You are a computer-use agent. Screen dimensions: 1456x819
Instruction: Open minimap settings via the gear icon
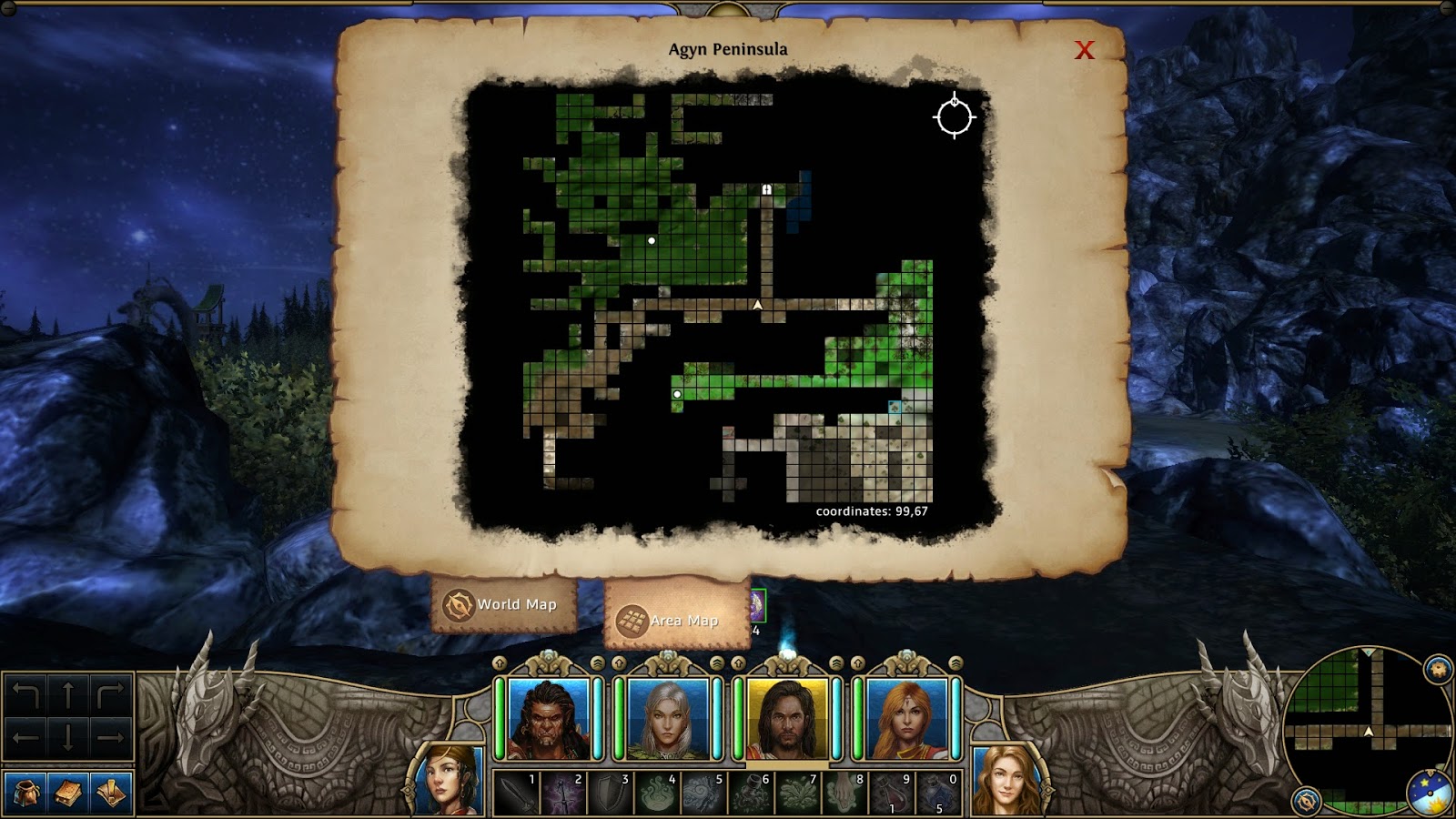pos(1436,668)
